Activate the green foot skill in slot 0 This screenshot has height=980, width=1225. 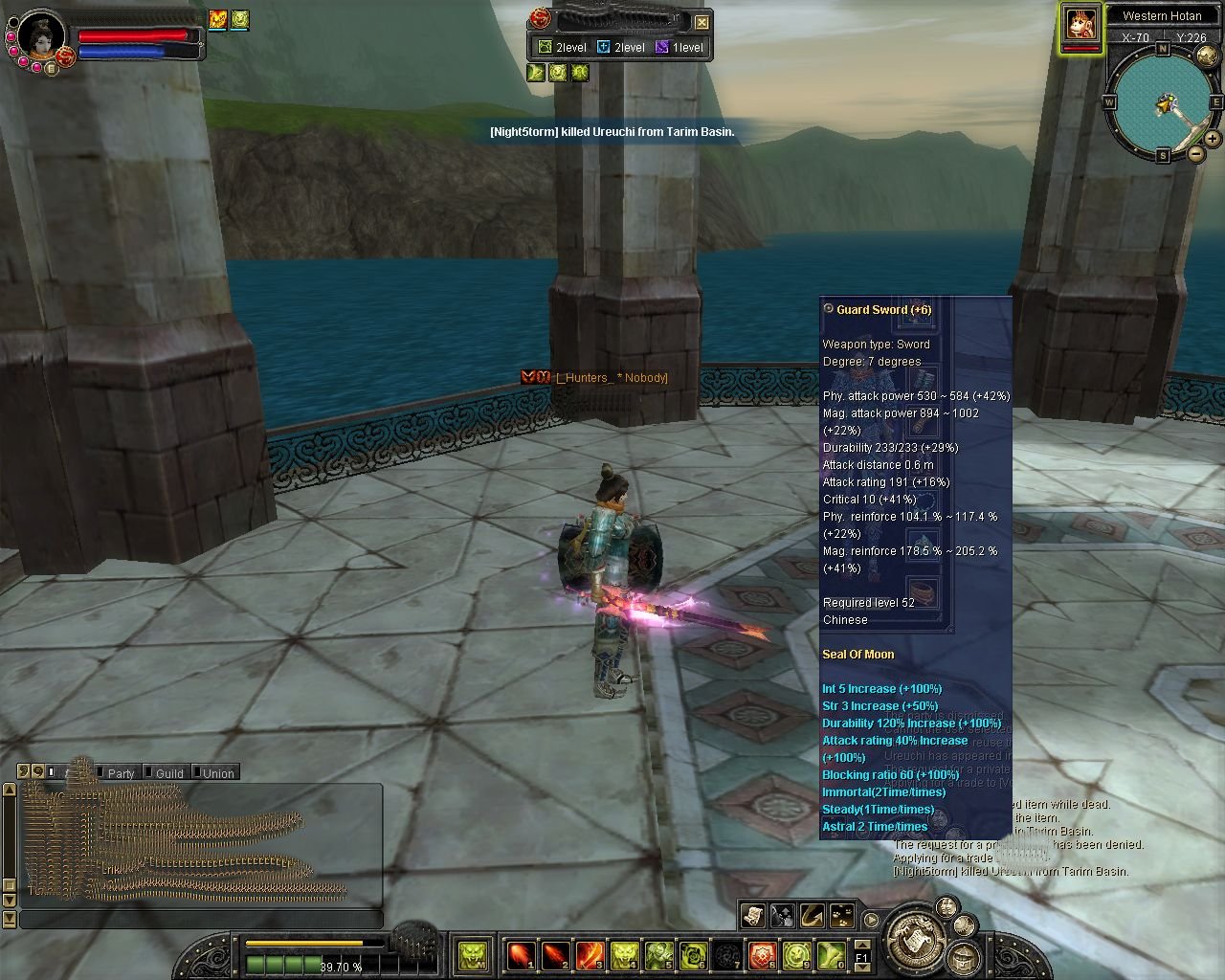pos(831,954)
